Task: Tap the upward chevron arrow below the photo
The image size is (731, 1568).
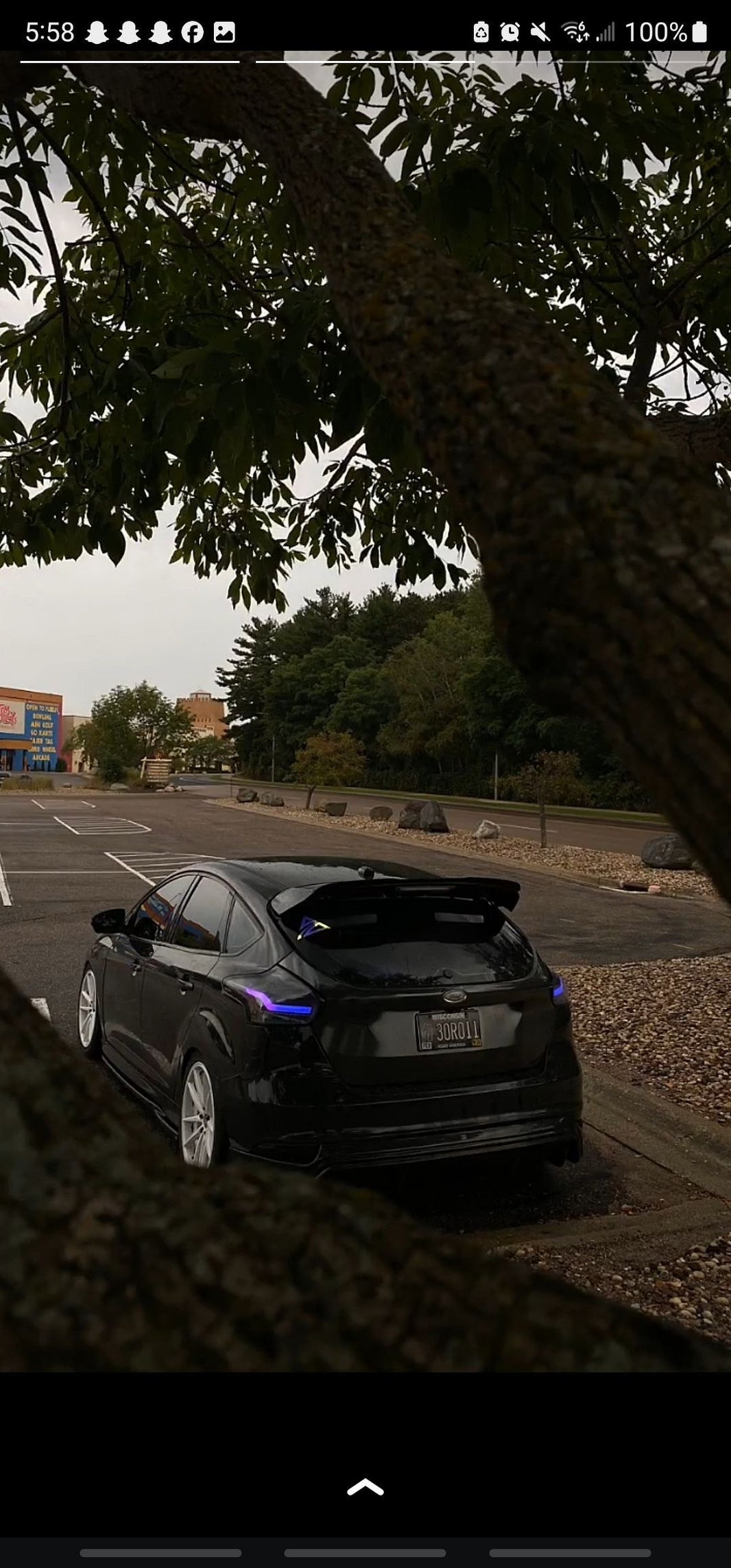Action: pos(365,1488)
